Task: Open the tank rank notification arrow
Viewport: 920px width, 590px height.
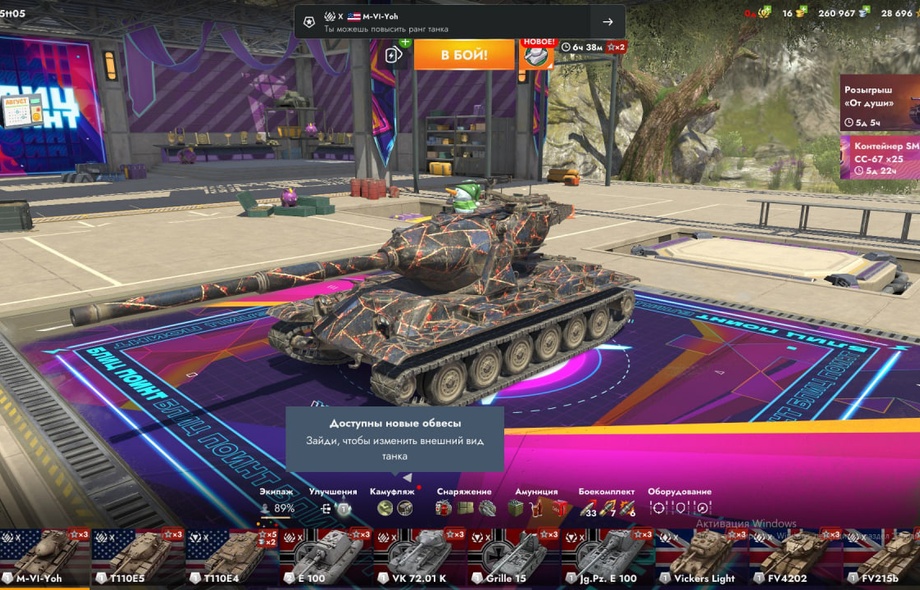Action: 607,22
